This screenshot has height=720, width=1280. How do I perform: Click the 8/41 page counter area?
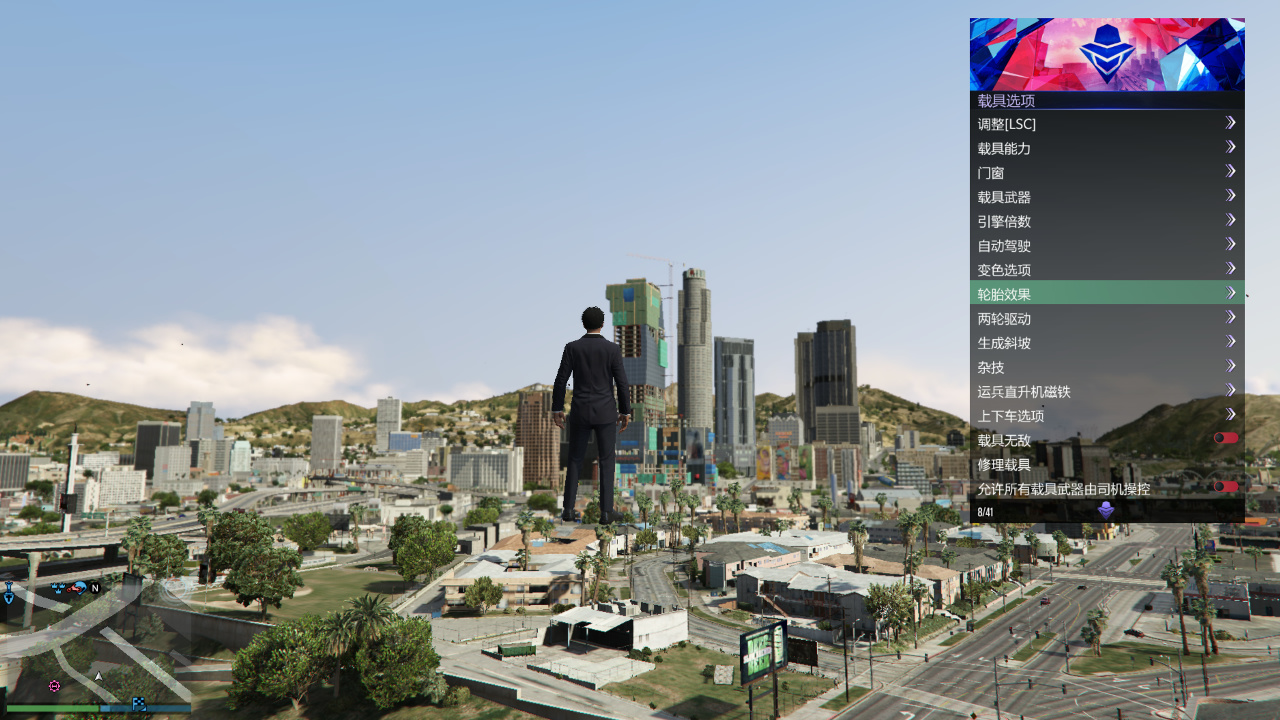(985, 510)
